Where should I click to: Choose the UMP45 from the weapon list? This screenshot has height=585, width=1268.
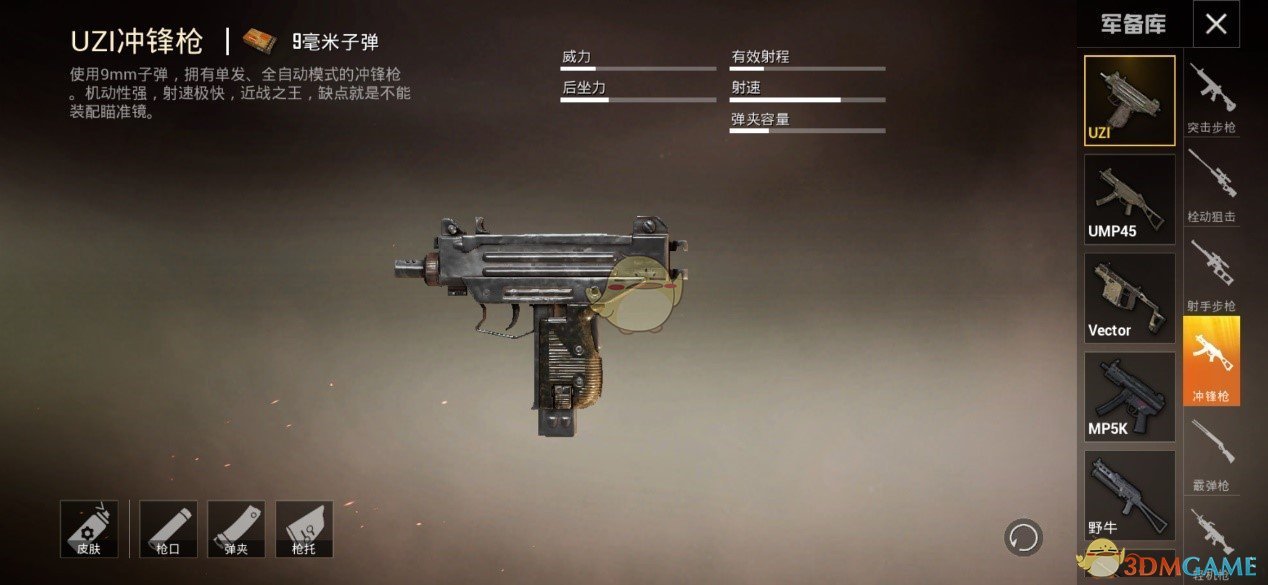point(1130,199)
